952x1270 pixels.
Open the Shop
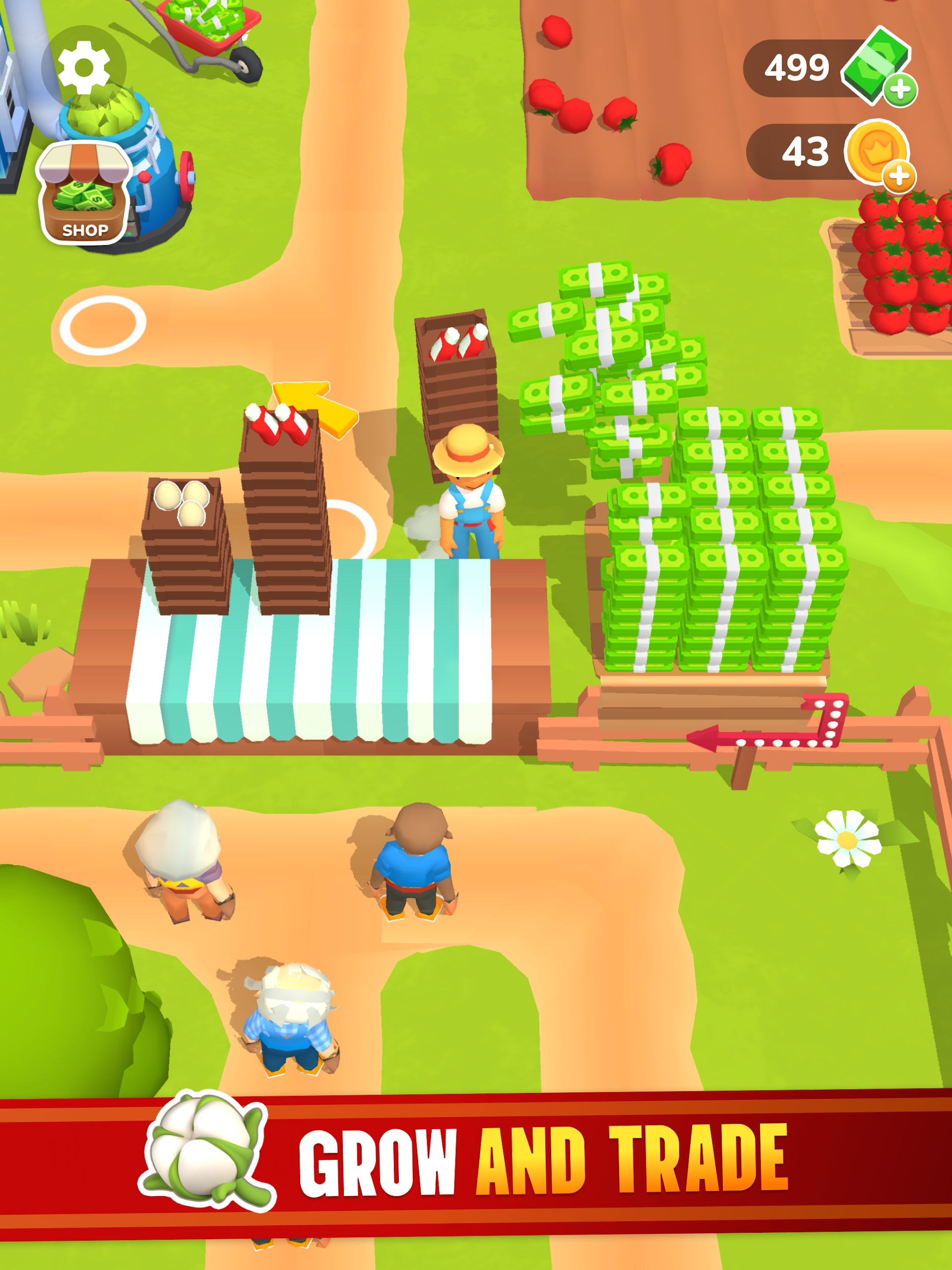(84, 194)
